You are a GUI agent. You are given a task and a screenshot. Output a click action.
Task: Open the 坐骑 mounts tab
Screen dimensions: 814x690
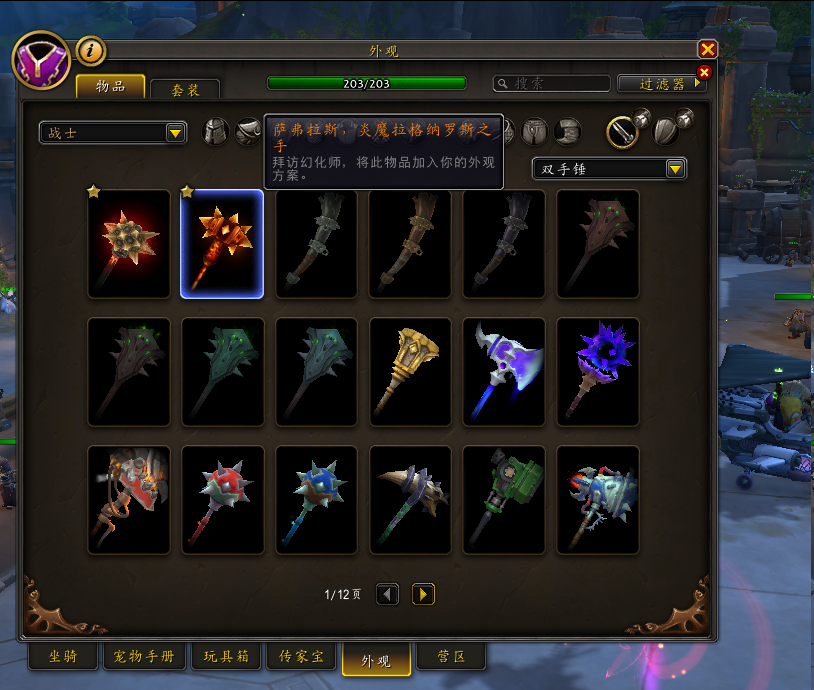pyautogui.click(x=62, y=657)
